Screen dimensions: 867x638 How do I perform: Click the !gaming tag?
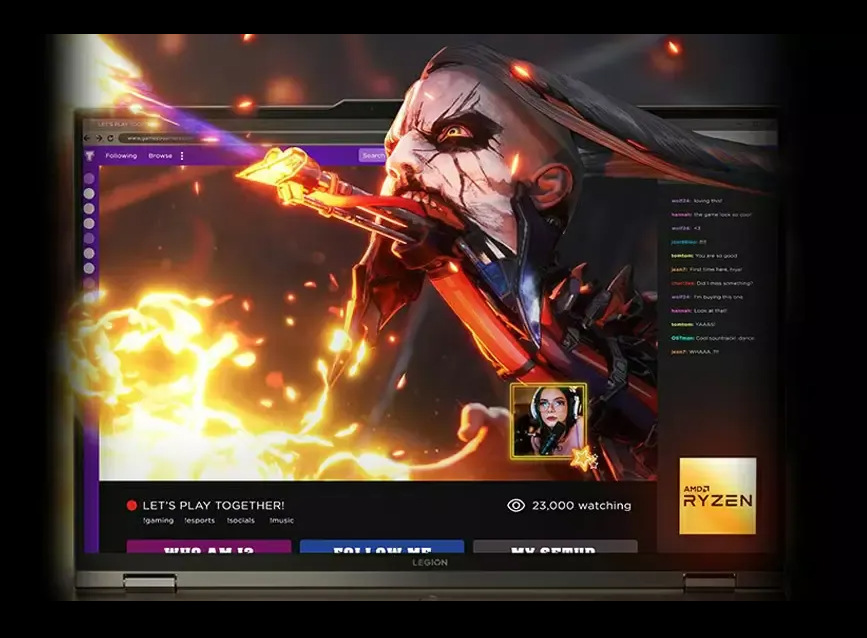click(x=158, y=521)
